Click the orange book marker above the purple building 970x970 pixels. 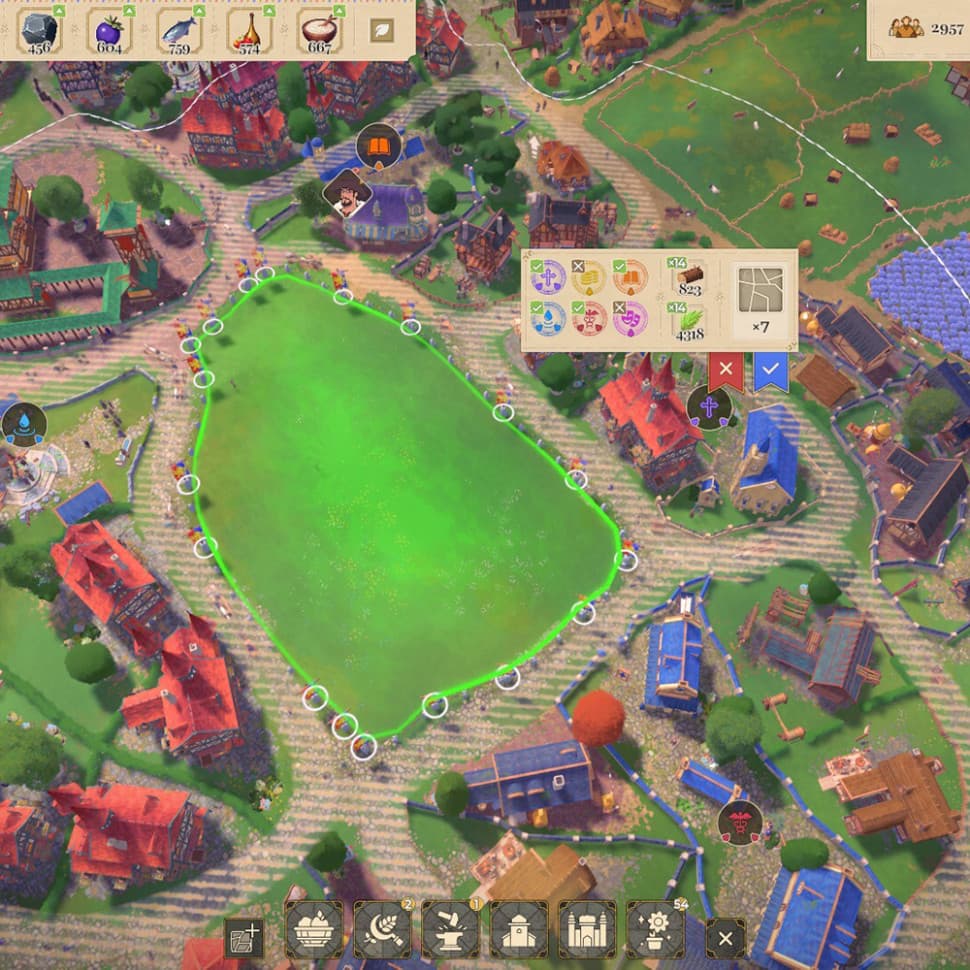379,147
